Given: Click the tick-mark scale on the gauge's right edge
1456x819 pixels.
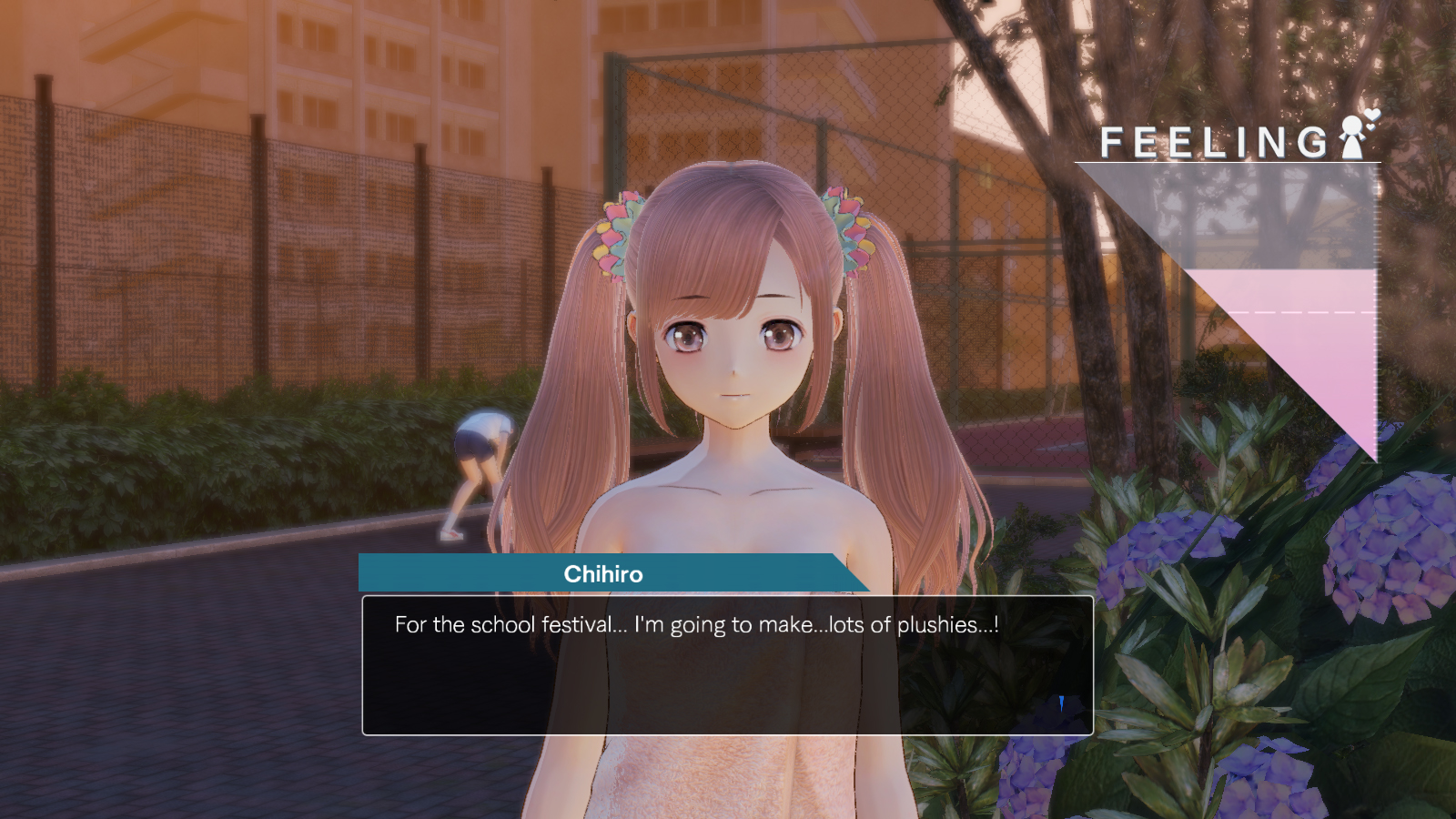Looking at the screenshot, I should pos(1376,309).
